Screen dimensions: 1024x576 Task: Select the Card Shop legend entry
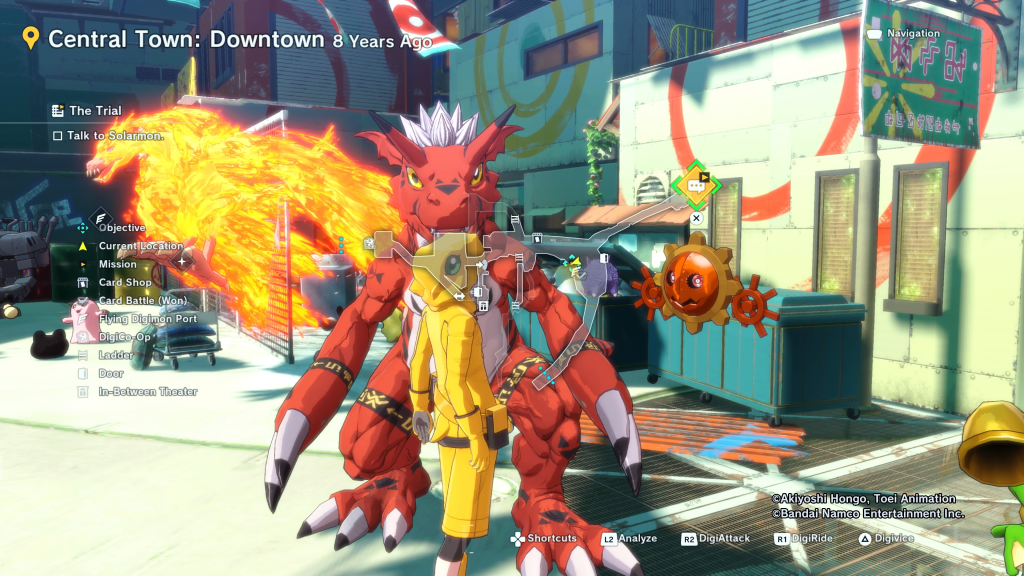(125, 283)
